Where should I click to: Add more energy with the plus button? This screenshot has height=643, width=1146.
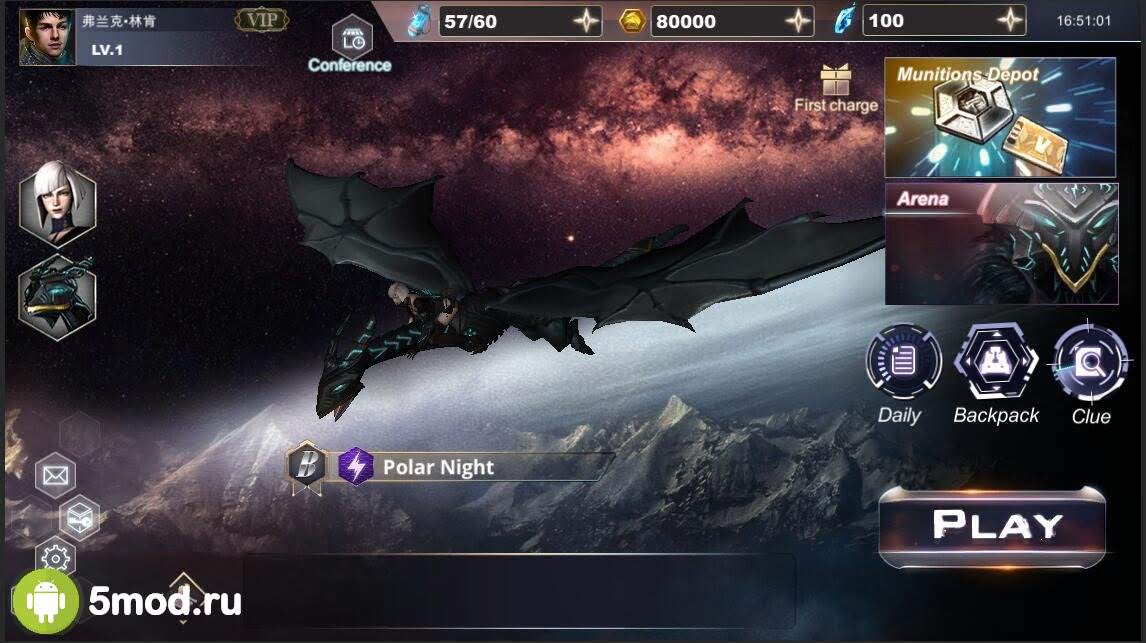point(585,21)
